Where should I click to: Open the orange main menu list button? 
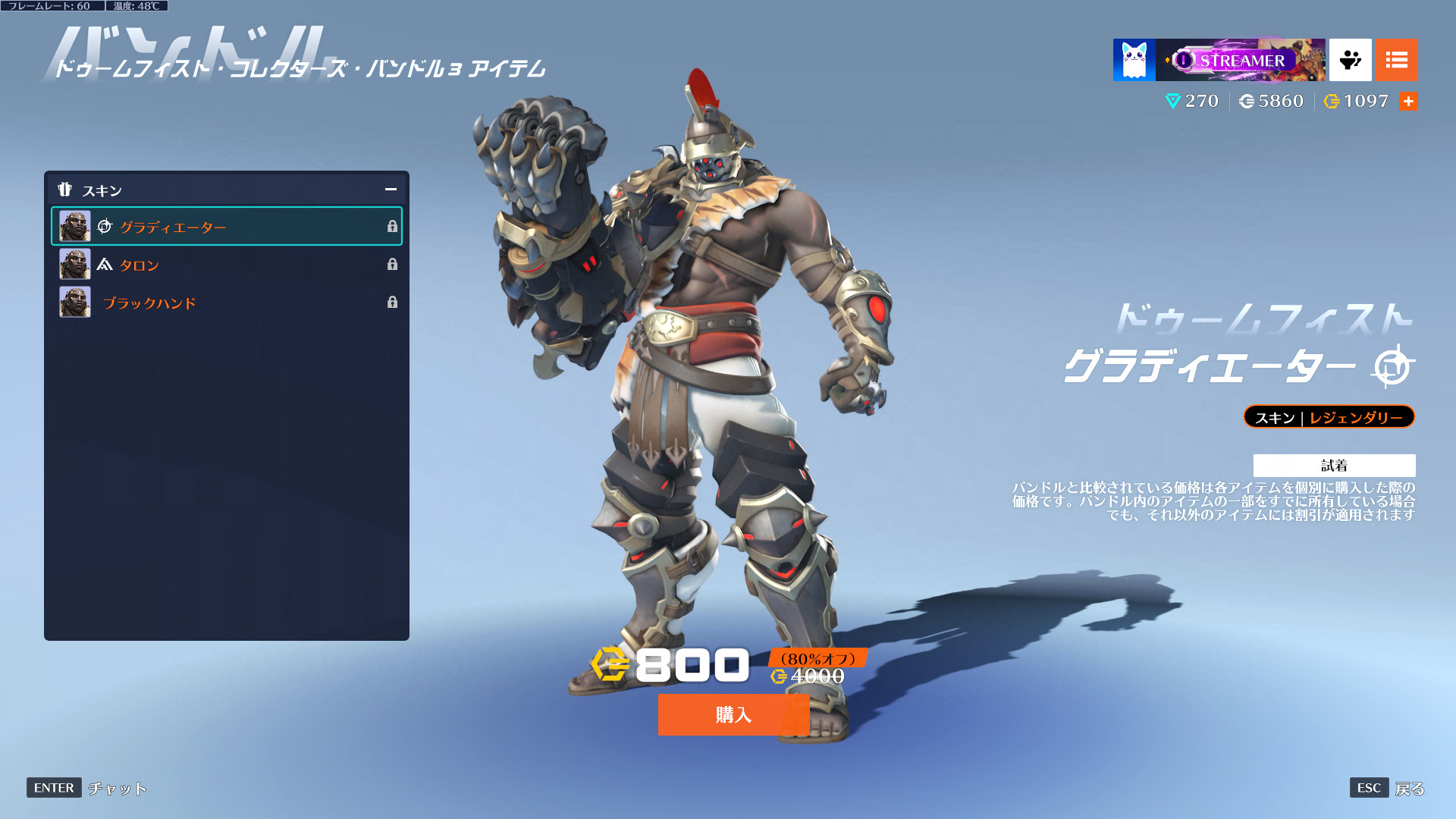1396,60
